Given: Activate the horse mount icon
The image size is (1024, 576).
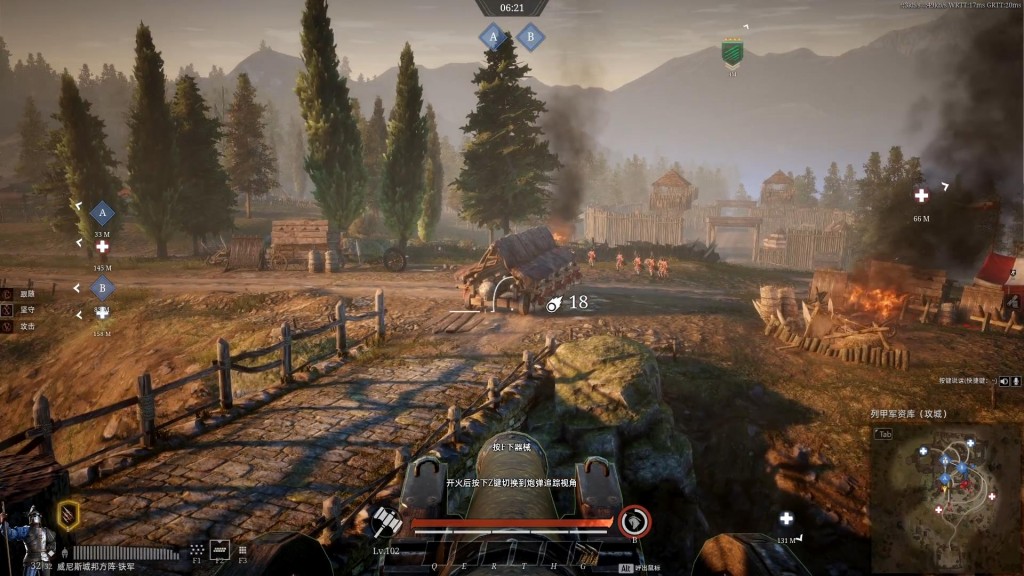Looking at the screenshot, I should [x=634, y=521].
